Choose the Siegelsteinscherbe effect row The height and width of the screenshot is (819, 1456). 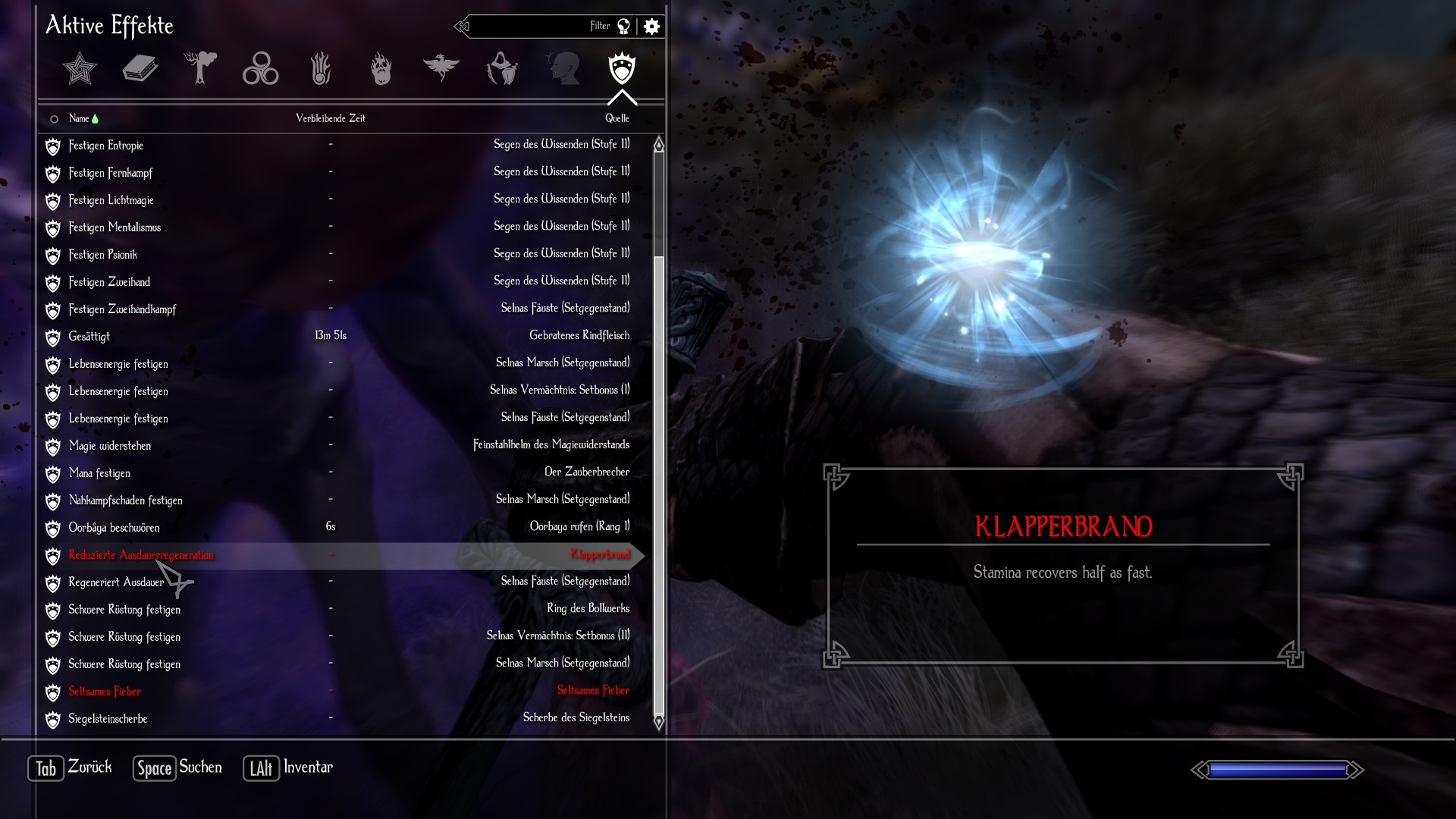pos(108,719)
